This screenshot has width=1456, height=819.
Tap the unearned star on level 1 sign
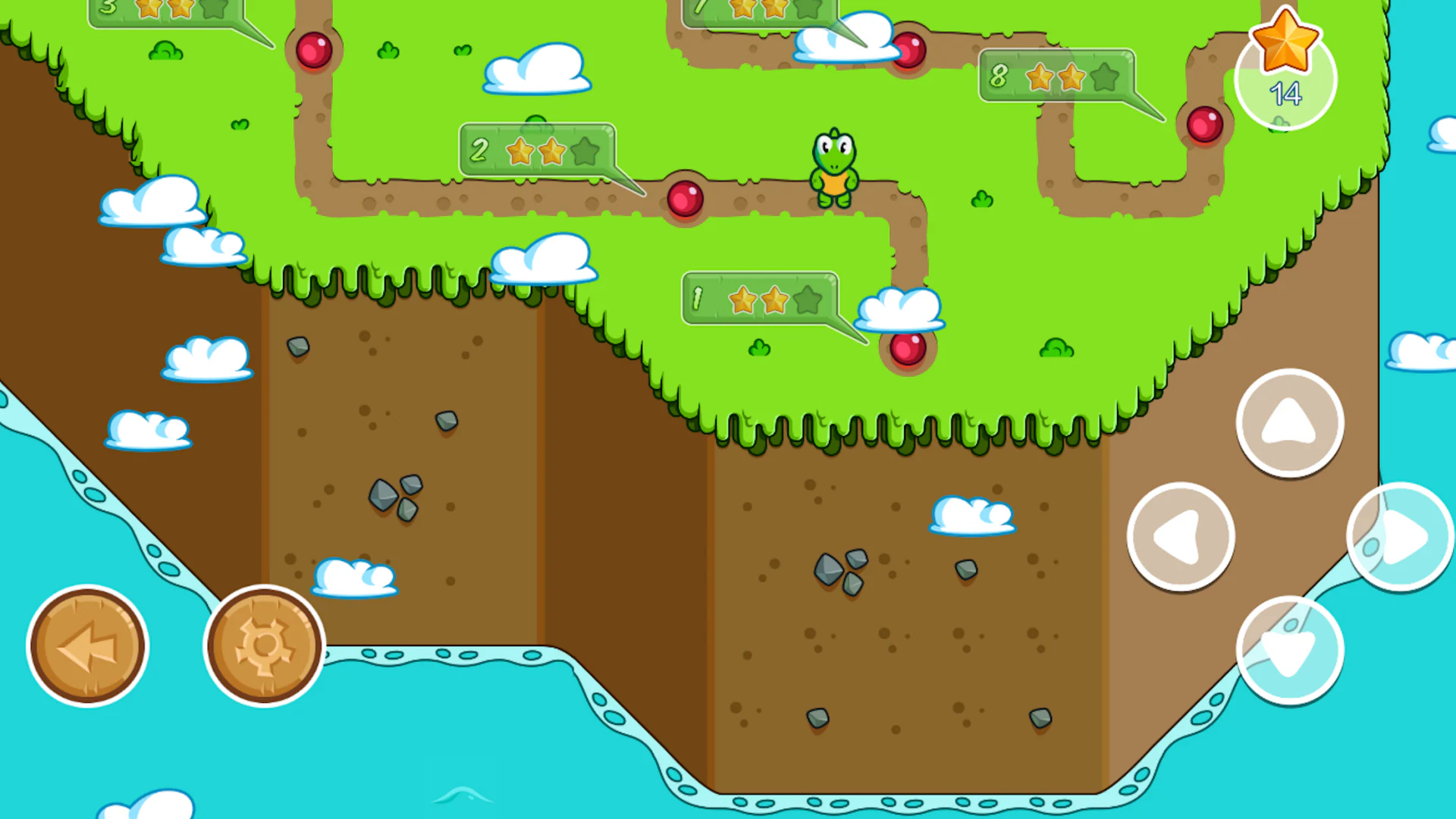(x=807, y=299)
